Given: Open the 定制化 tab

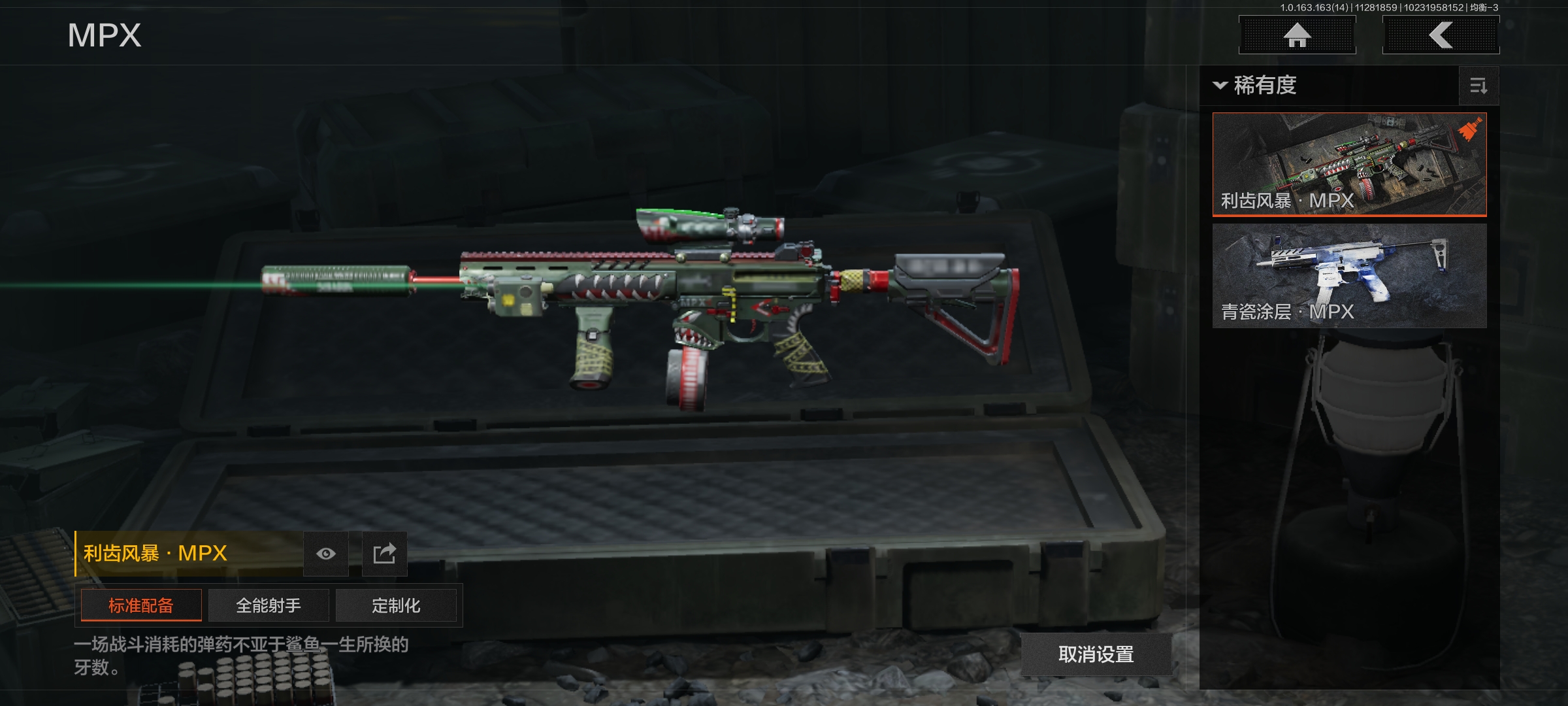Looking at the screenshot, I should (x=396, y=605).
